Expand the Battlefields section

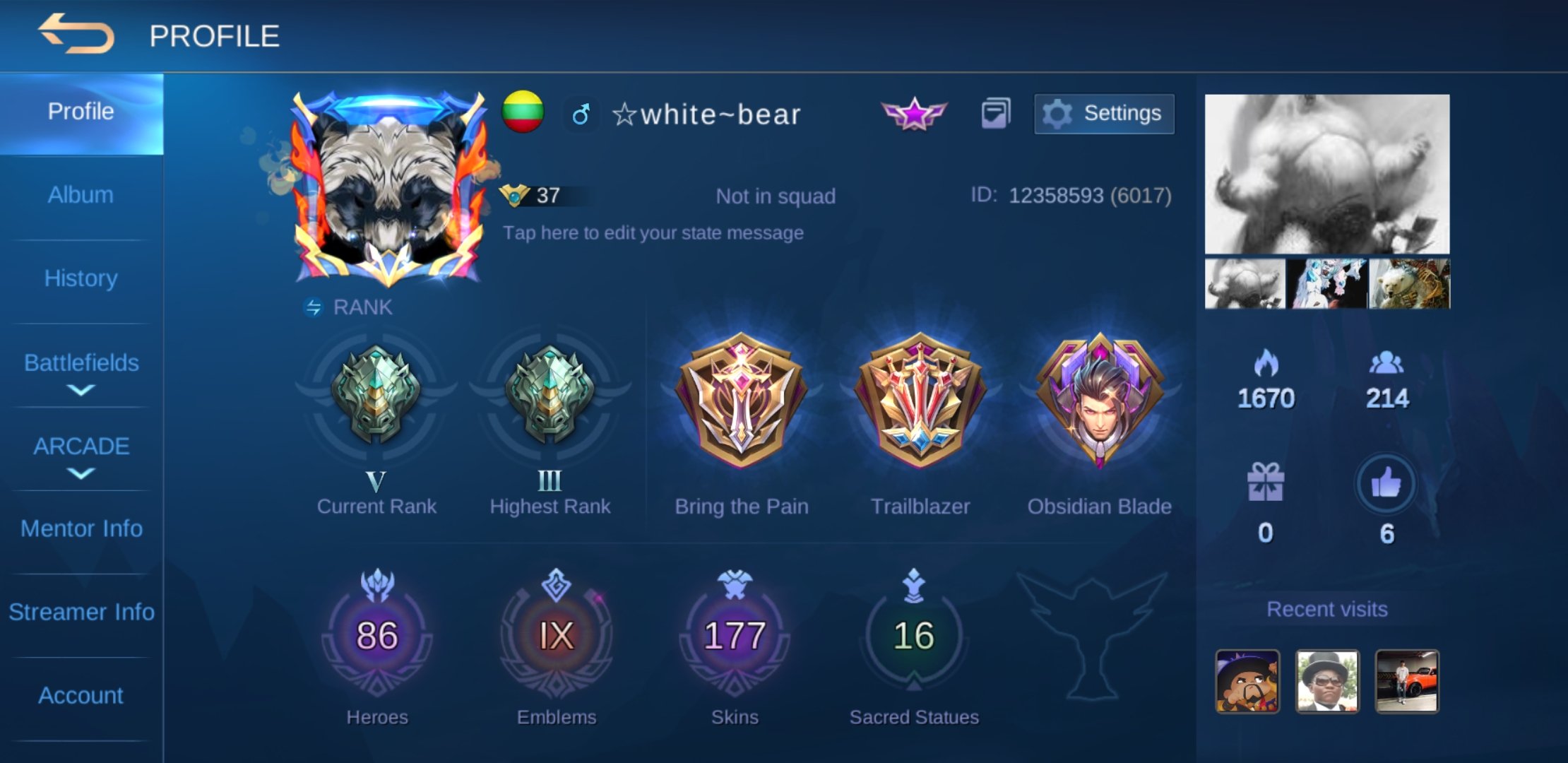[x=81, y=371]
